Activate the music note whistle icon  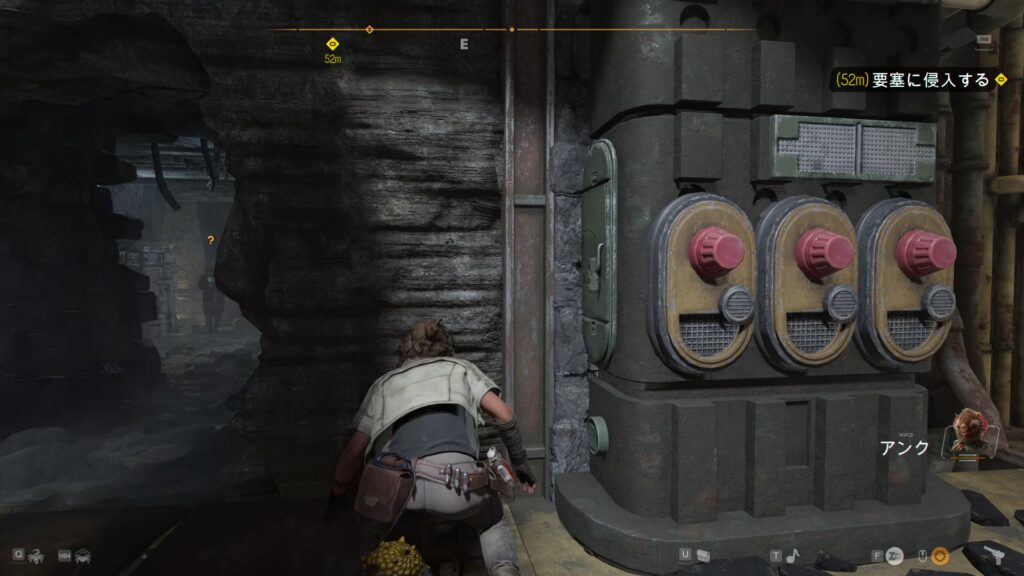point(791,554)
